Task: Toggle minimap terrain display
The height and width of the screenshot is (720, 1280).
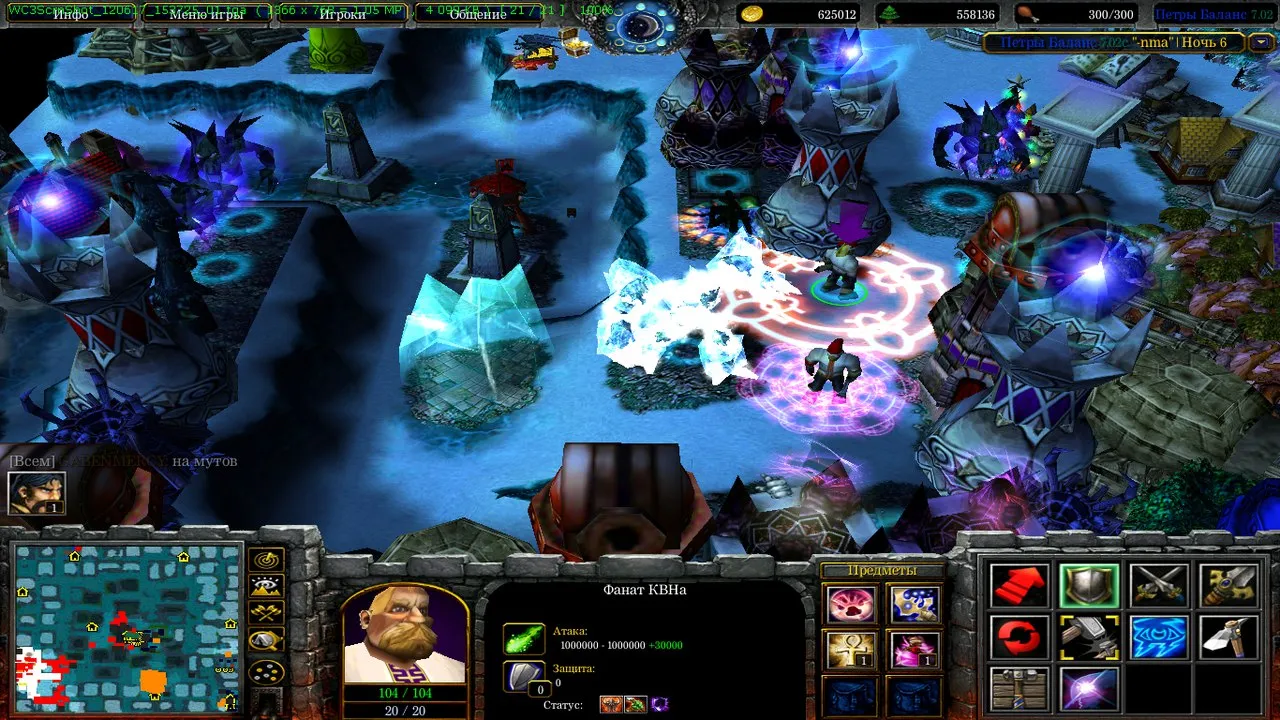Action: click(x=267, y=587)
